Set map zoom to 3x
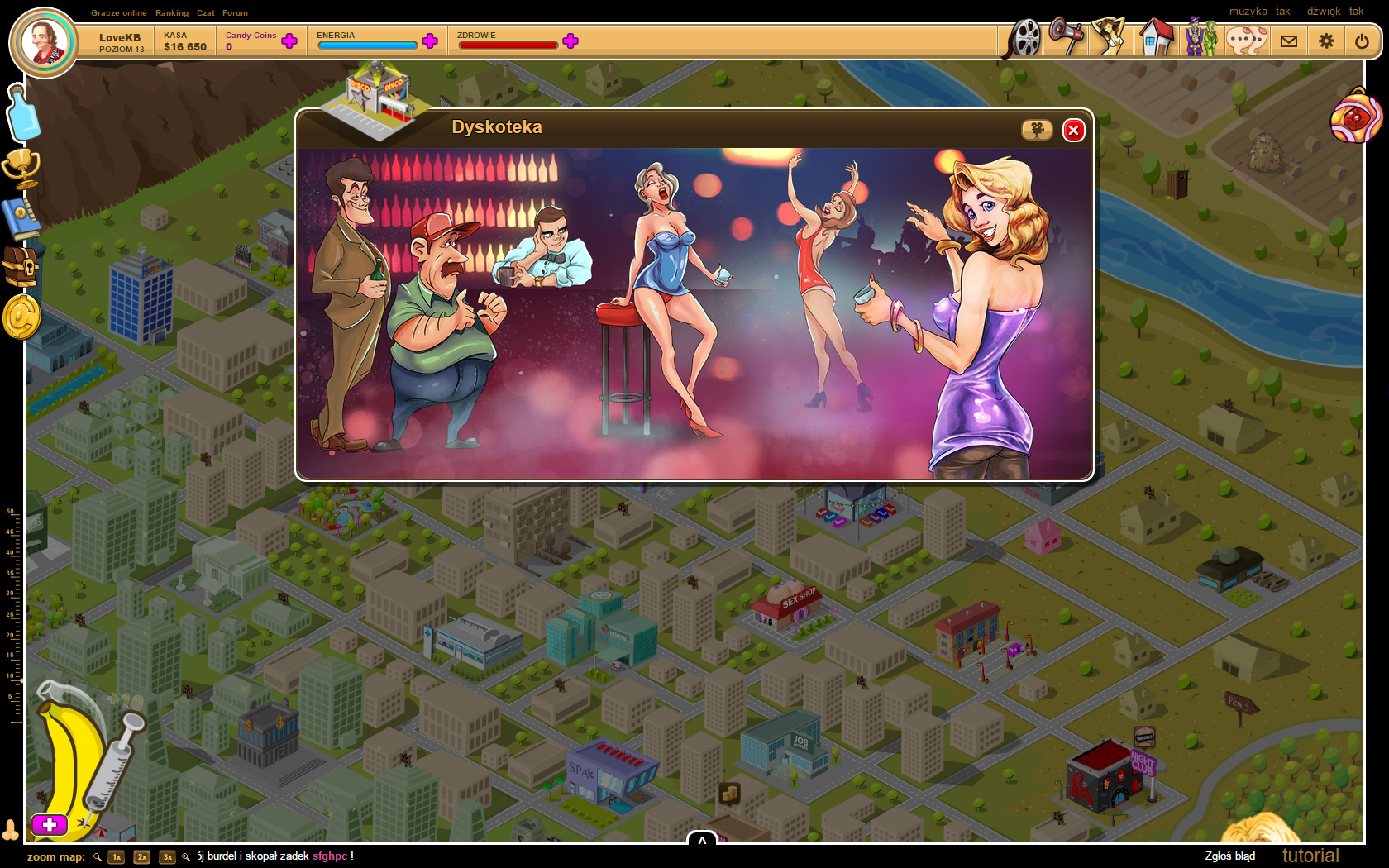Screen dimensions: 1389x868 coord(168,857)
